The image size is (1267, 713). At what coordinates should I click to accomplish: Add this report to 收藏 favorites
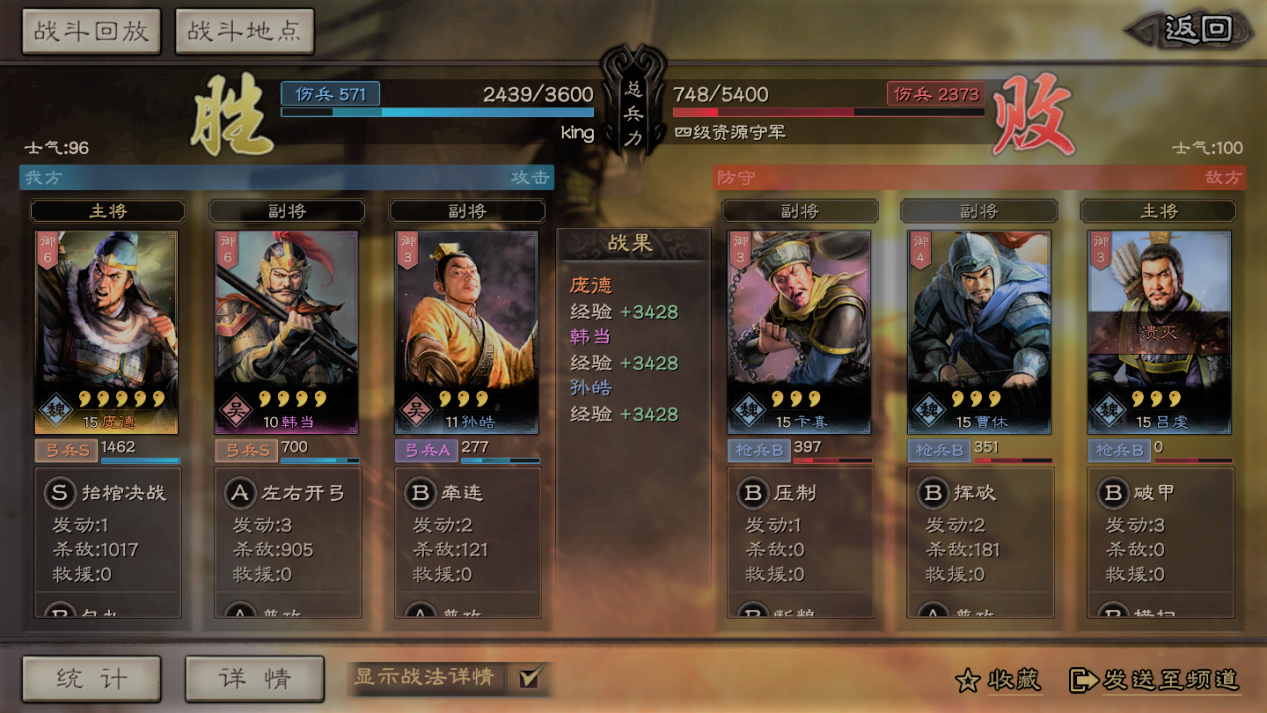(998, 681)
